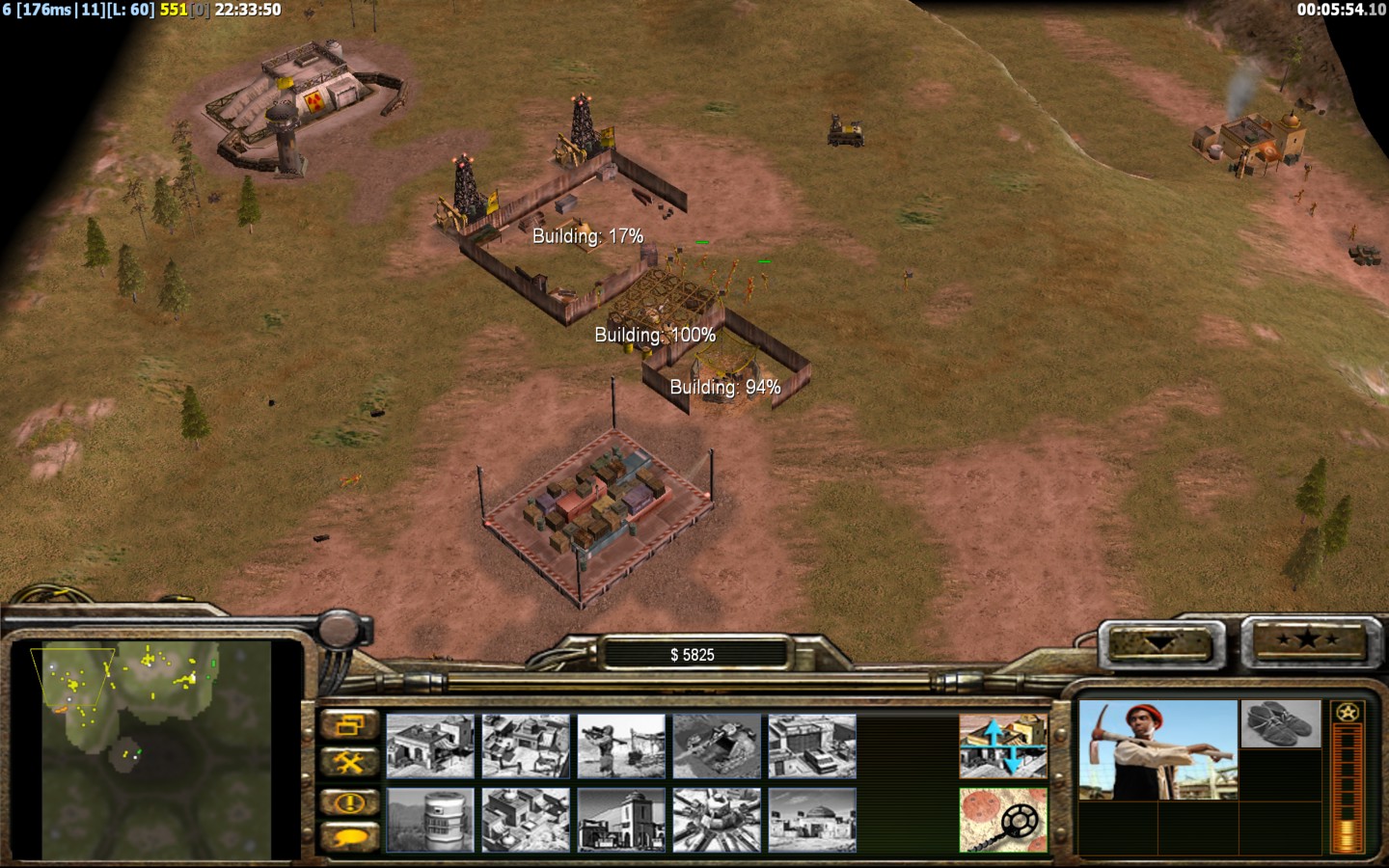Open the speech-bubble communicator button
Image resolution: width=1389 pixels, height=868 pixels.
coord(349,837)
